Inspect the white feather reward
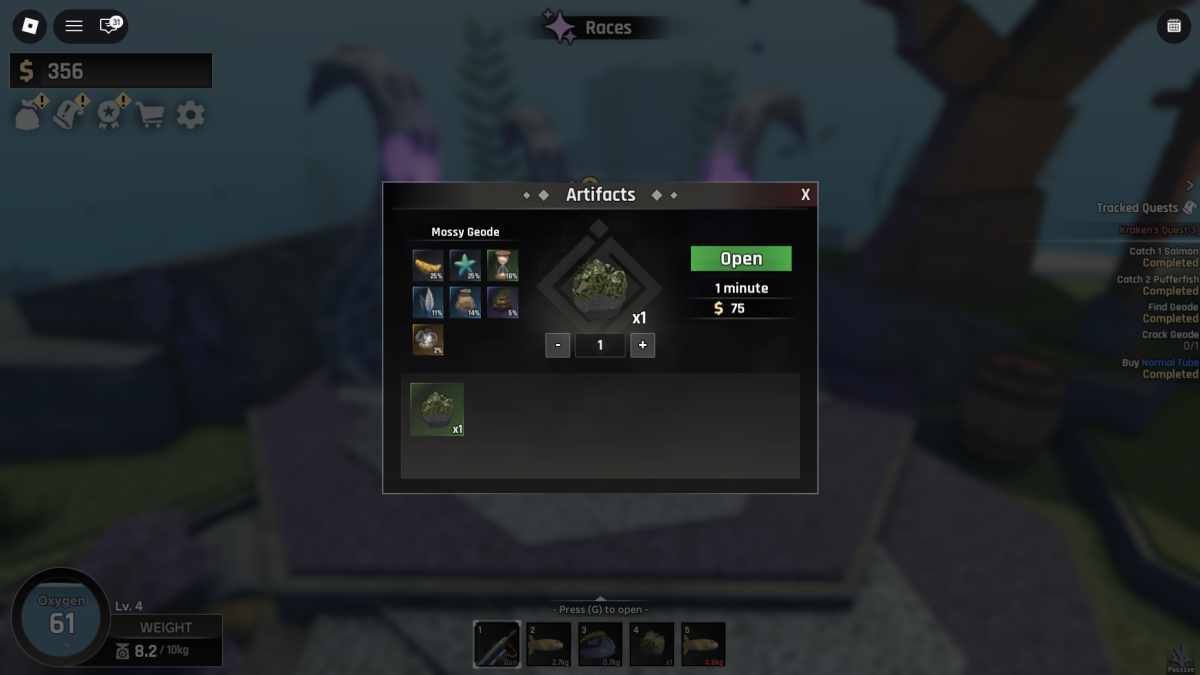The image size is (1200, 675). point(428,302)
